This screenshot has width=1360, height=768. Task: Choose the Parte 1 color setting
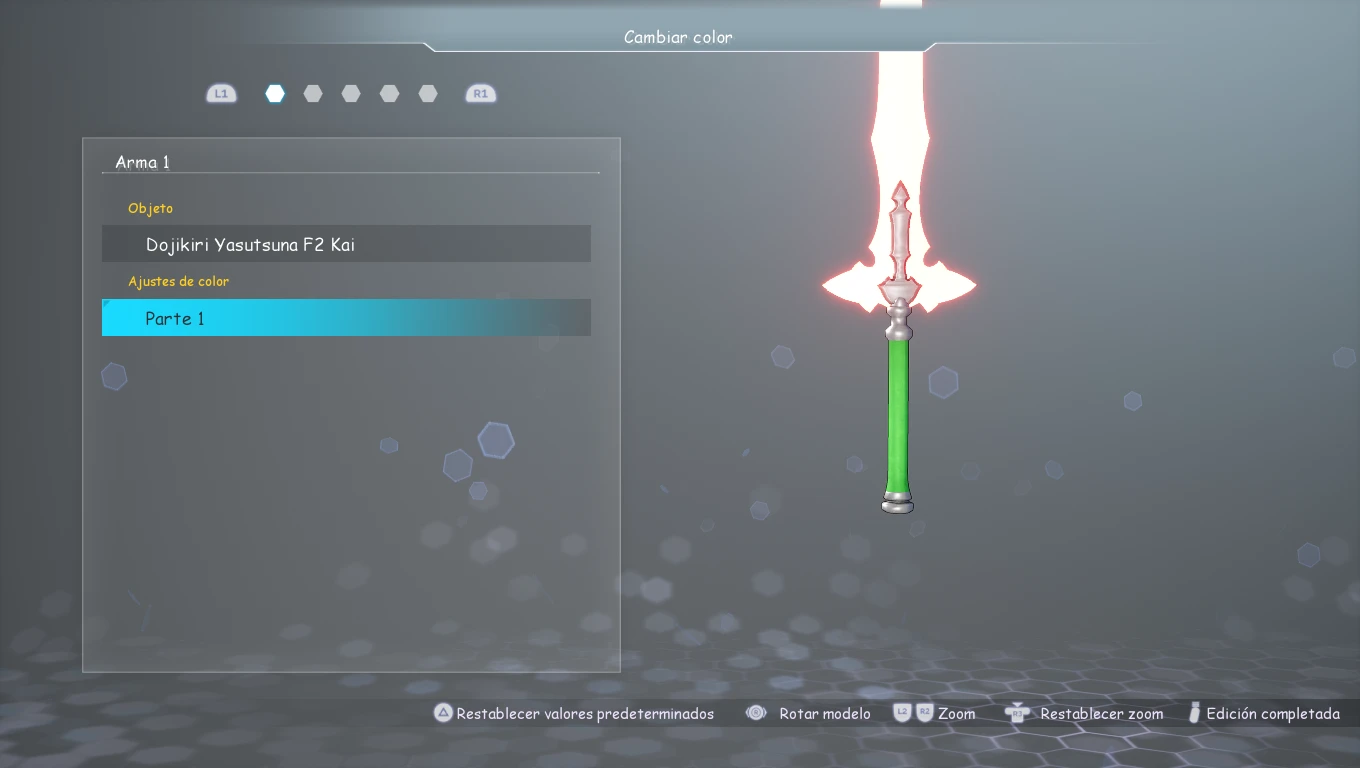(x=346, y=318)
